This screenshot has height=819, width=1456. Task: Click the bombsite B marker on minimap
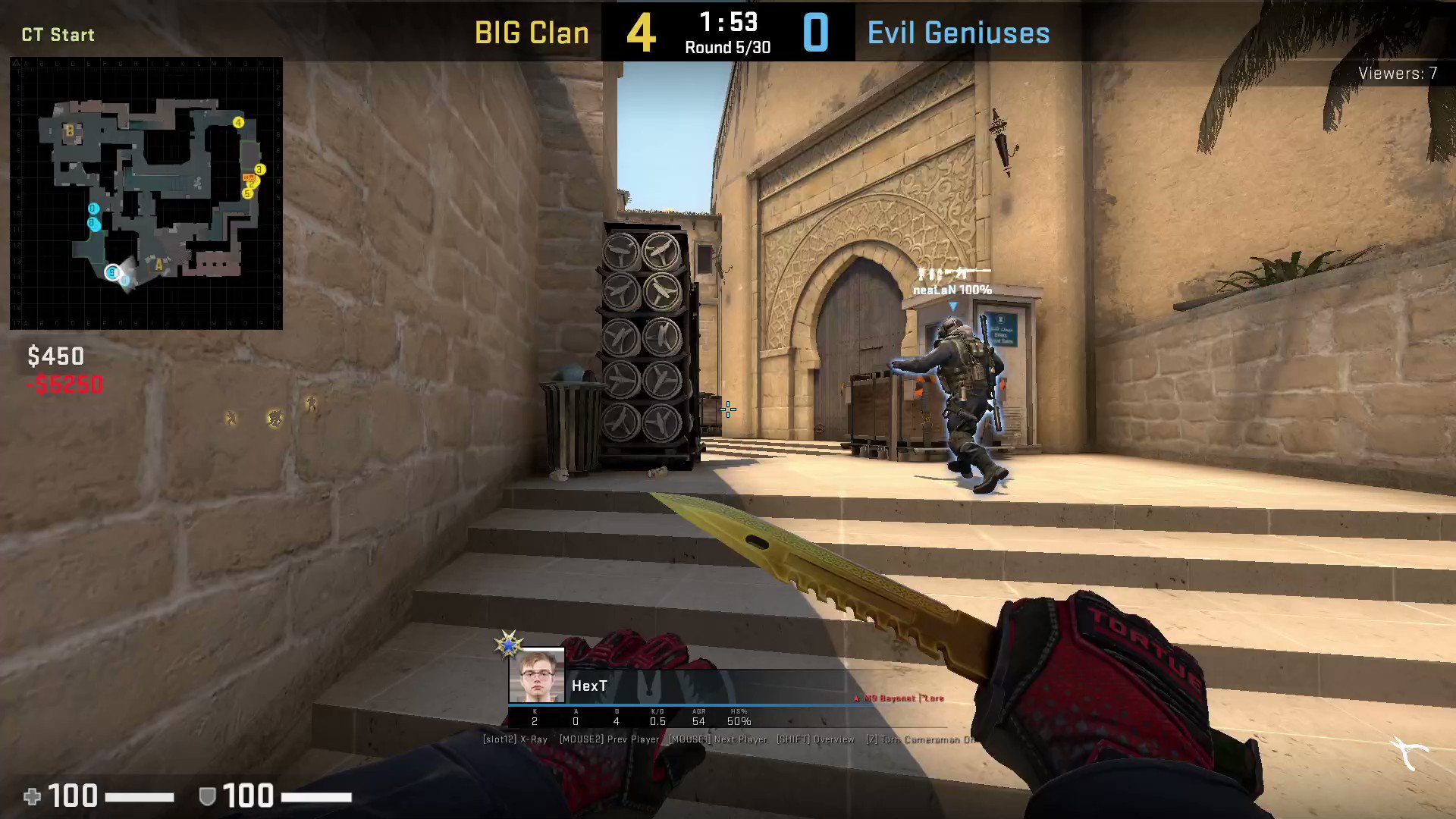click(69, 132)
